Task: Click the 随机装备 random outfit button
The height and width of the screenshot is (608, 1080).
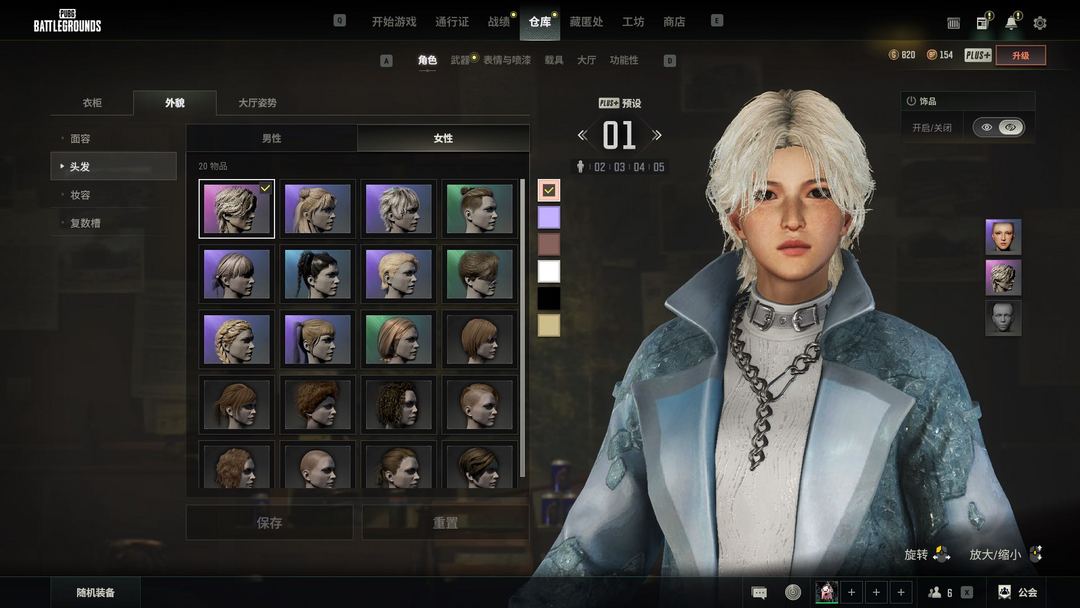Action: [96, 593]
